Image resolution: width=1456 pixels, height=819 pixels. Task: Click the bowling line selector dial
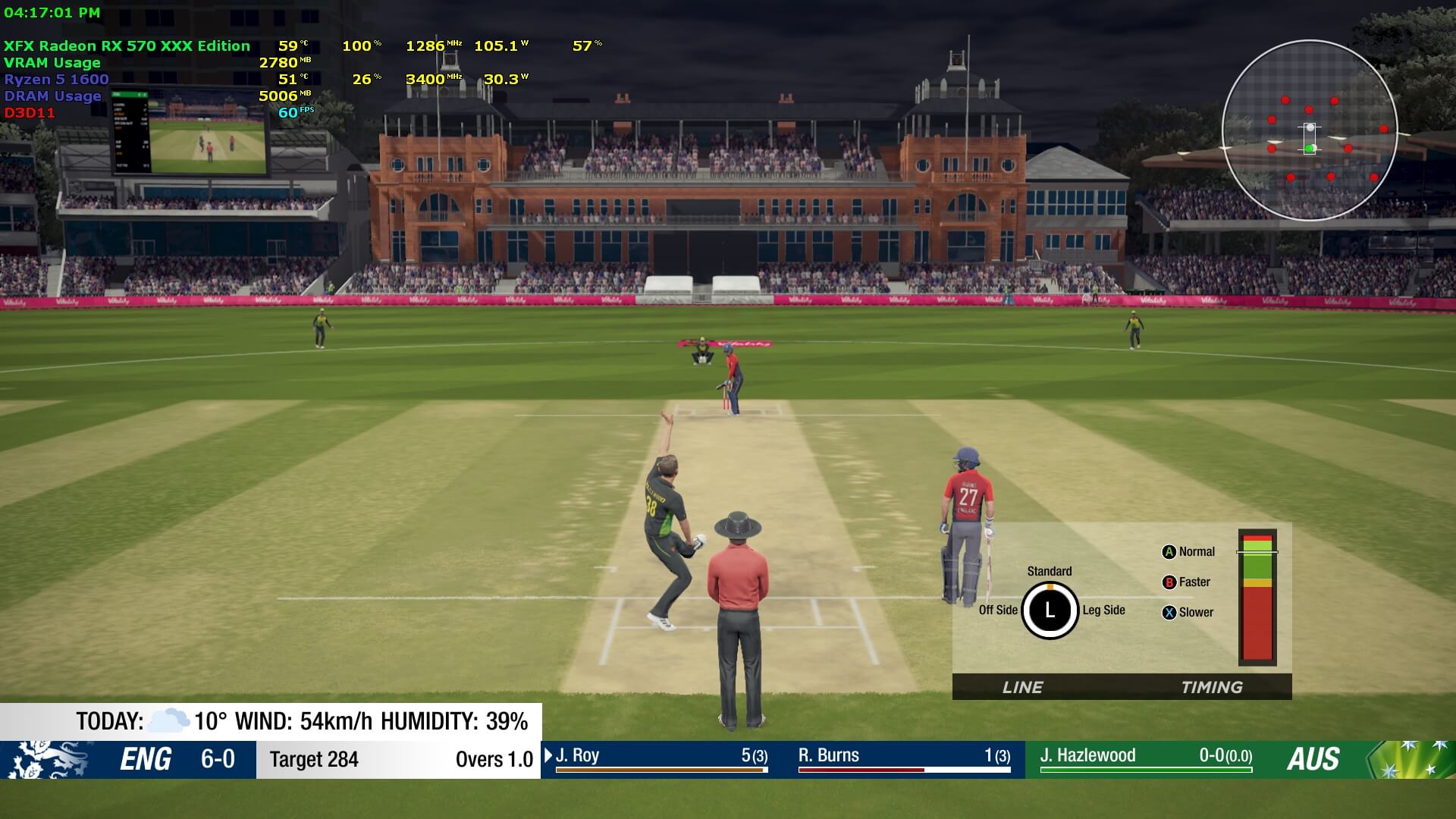pos(1050,610)
